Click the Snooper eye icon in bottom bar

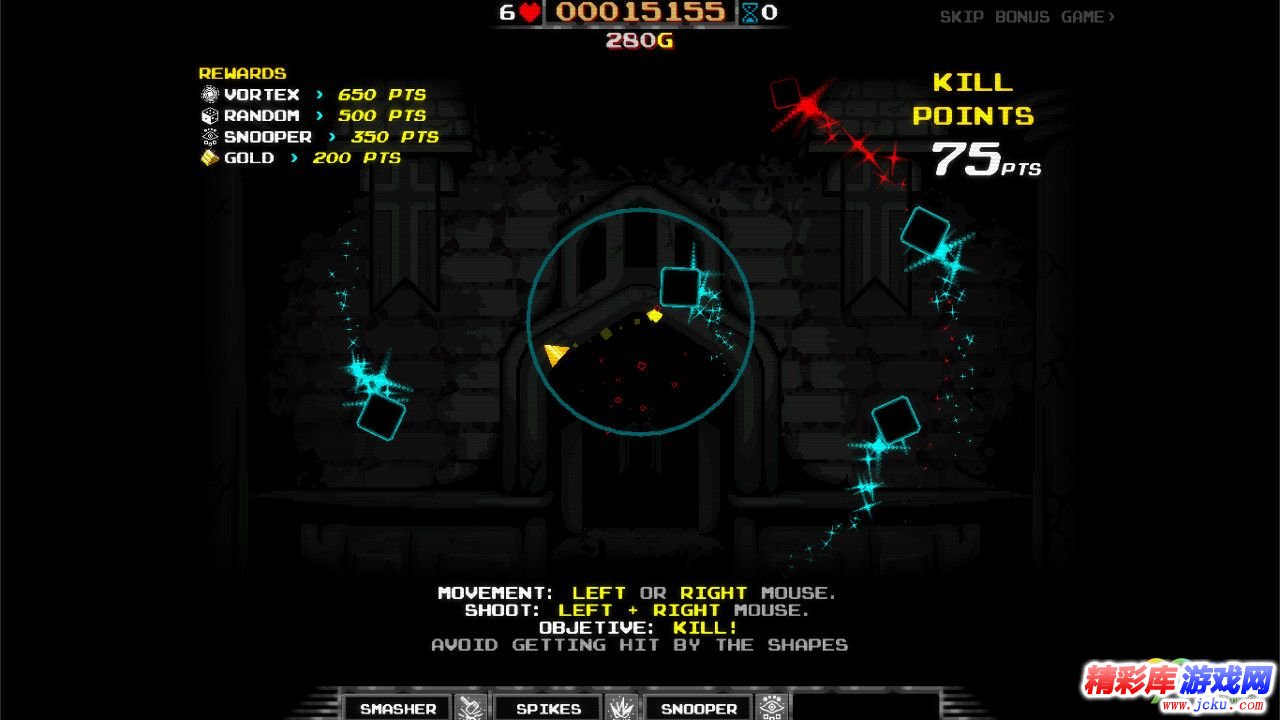[x=772, y=707]
